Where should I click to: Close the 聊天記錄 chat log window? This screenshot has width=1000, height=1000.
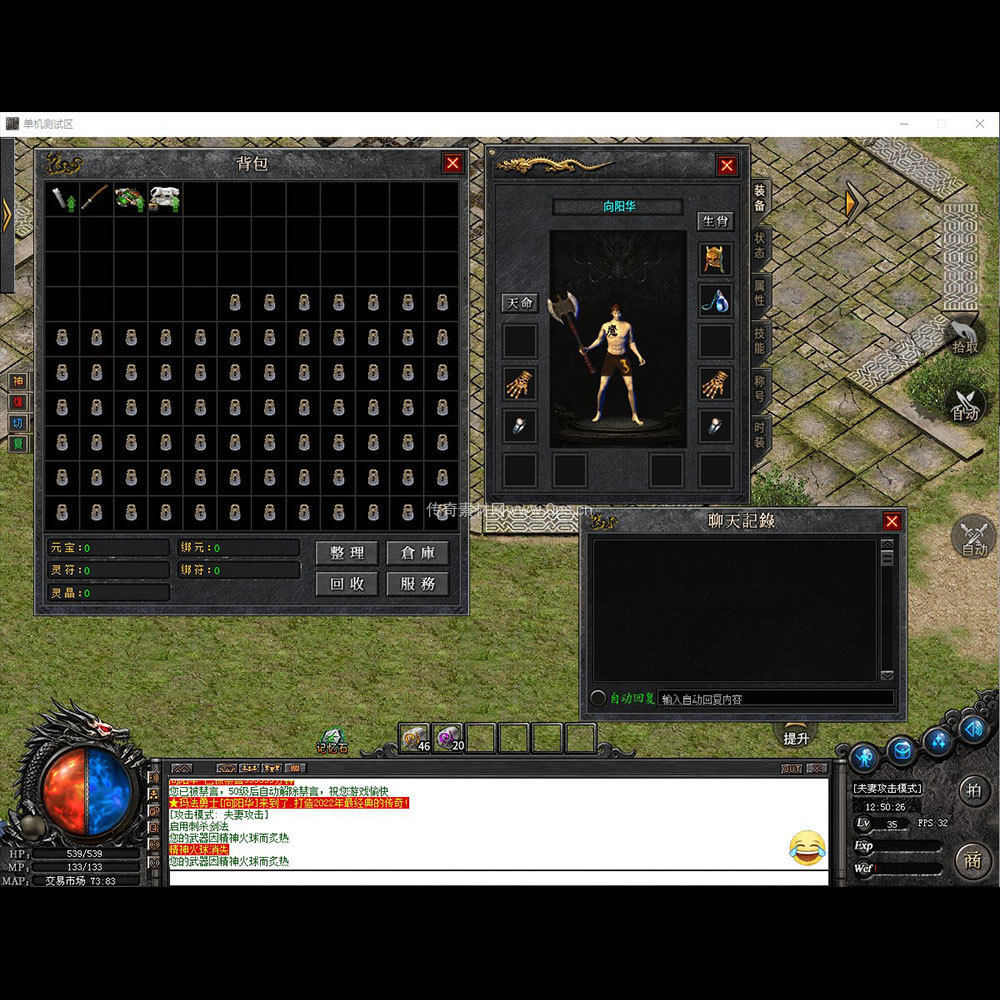click(892, 521)
